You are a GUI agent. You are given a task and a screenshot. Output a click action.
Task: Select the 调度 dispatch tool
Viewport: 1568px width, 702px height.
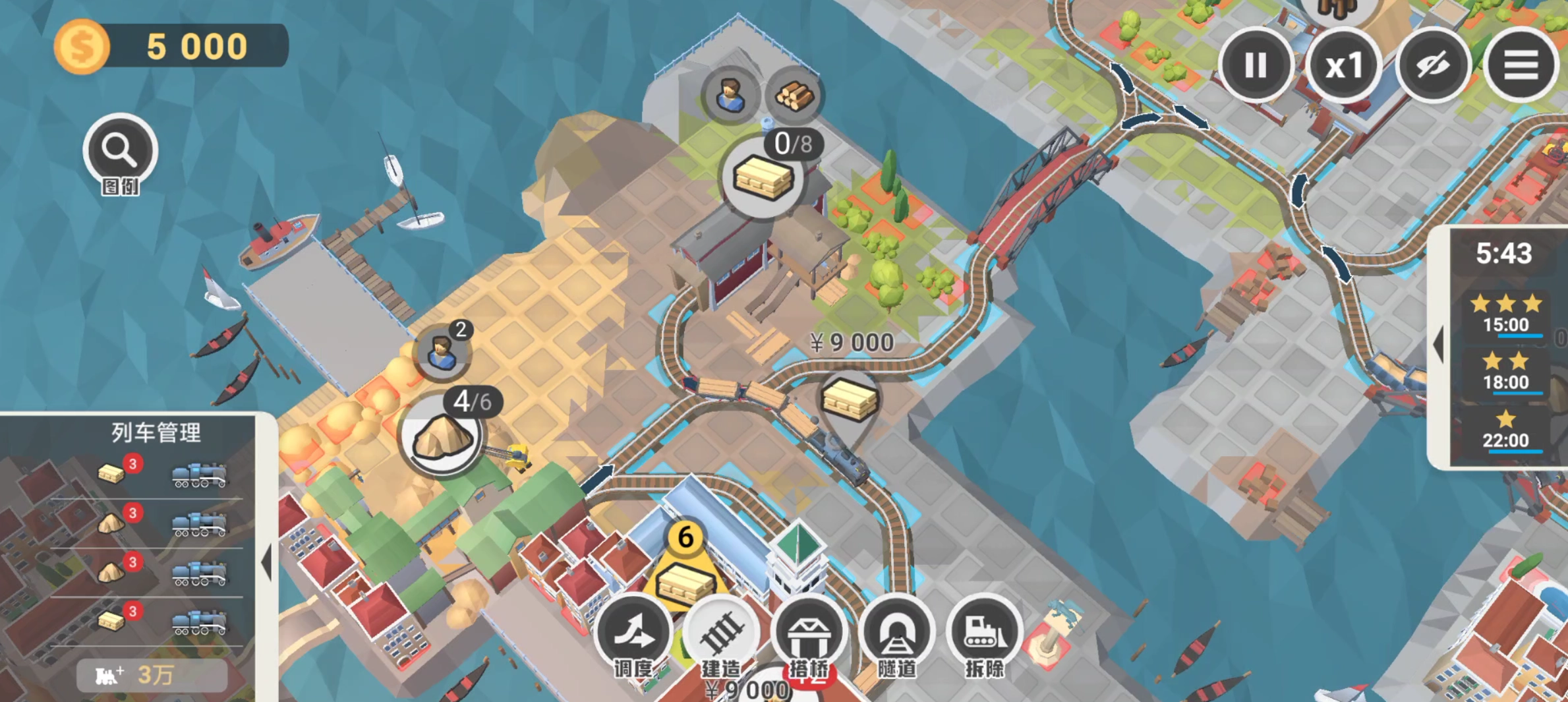633,634
